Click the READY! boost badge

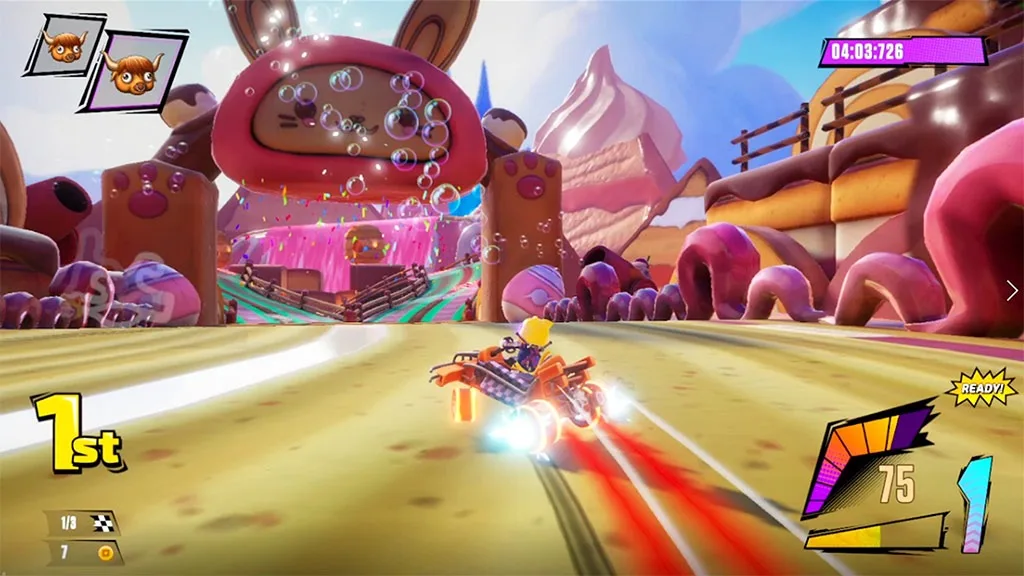pos(981,387)
